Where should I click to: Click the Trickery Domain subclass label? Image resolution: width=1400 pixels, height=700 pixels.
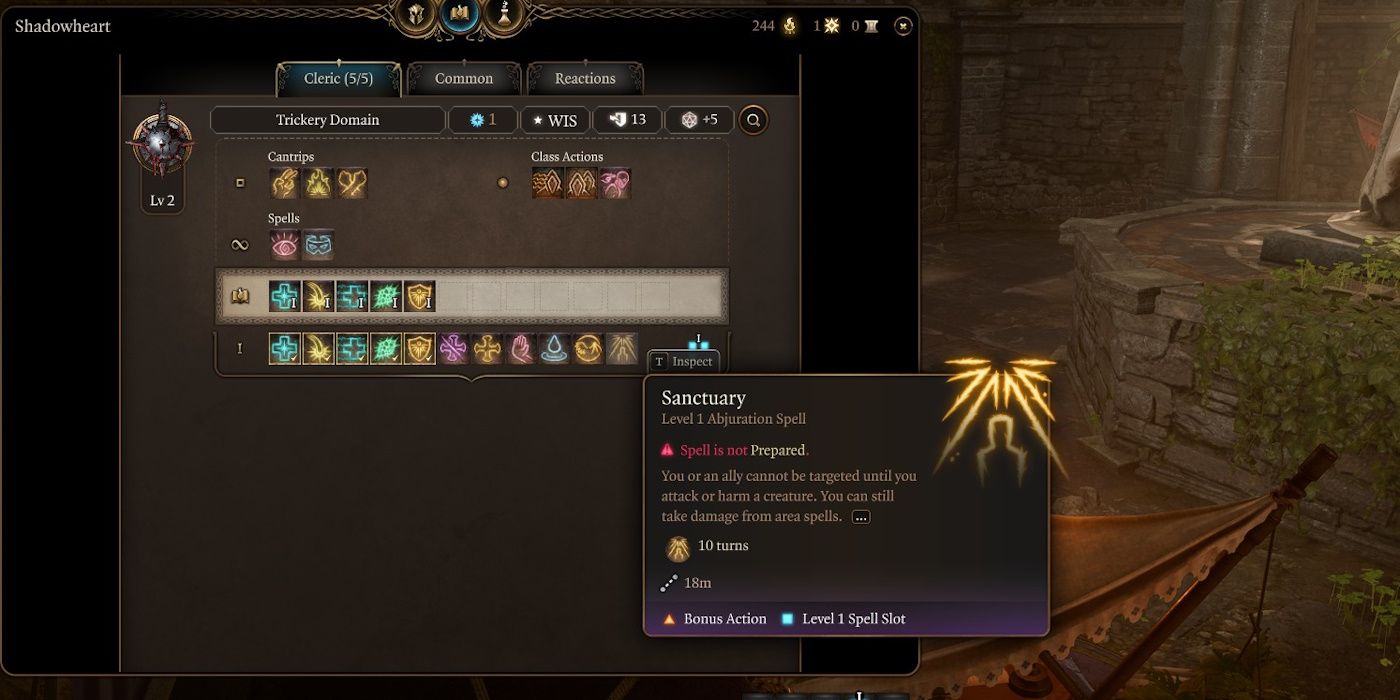[328, 120]
